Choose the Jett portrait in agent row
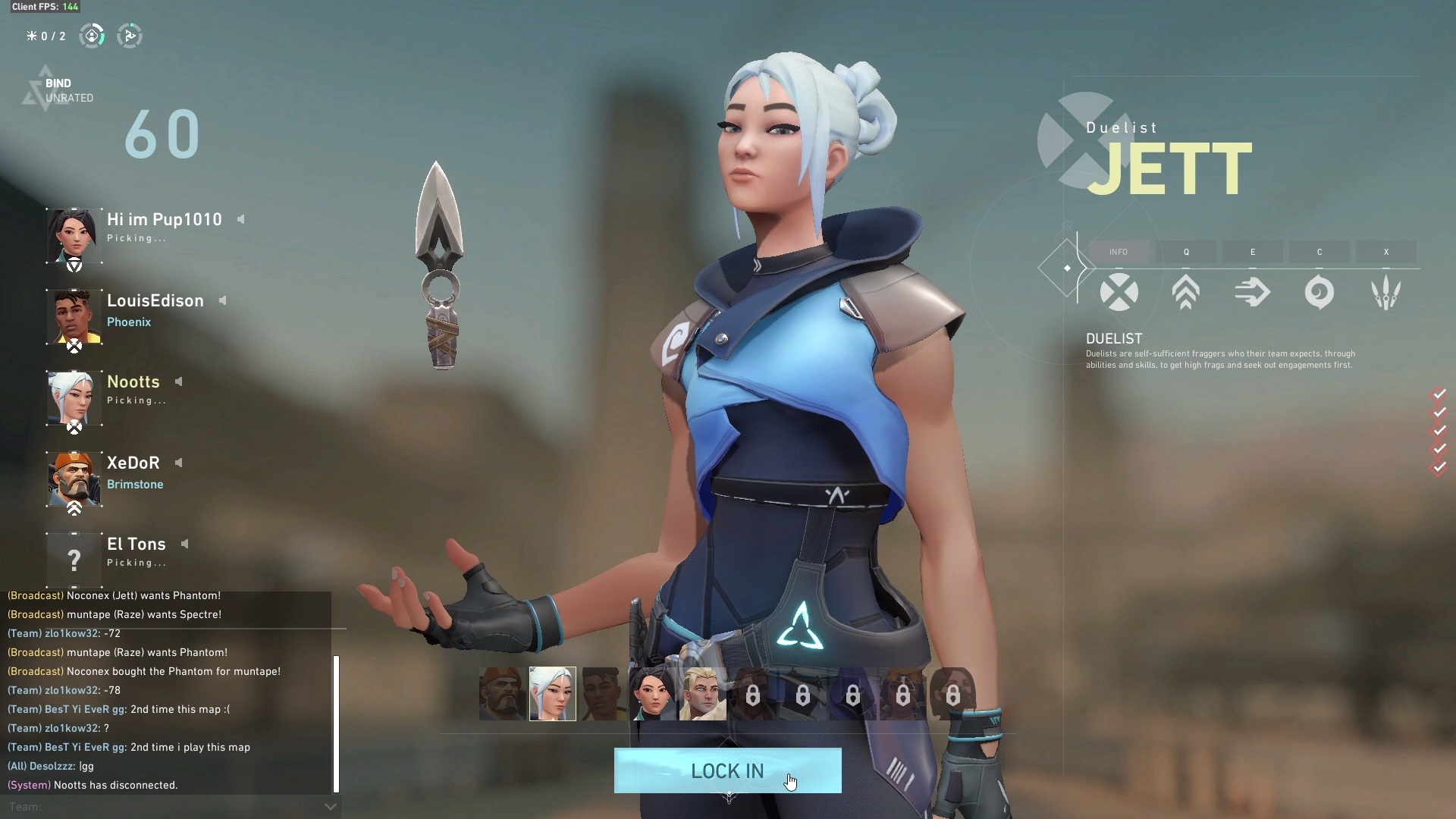Viewport: 1456px width, 819px height. click(x=552, y=693)
